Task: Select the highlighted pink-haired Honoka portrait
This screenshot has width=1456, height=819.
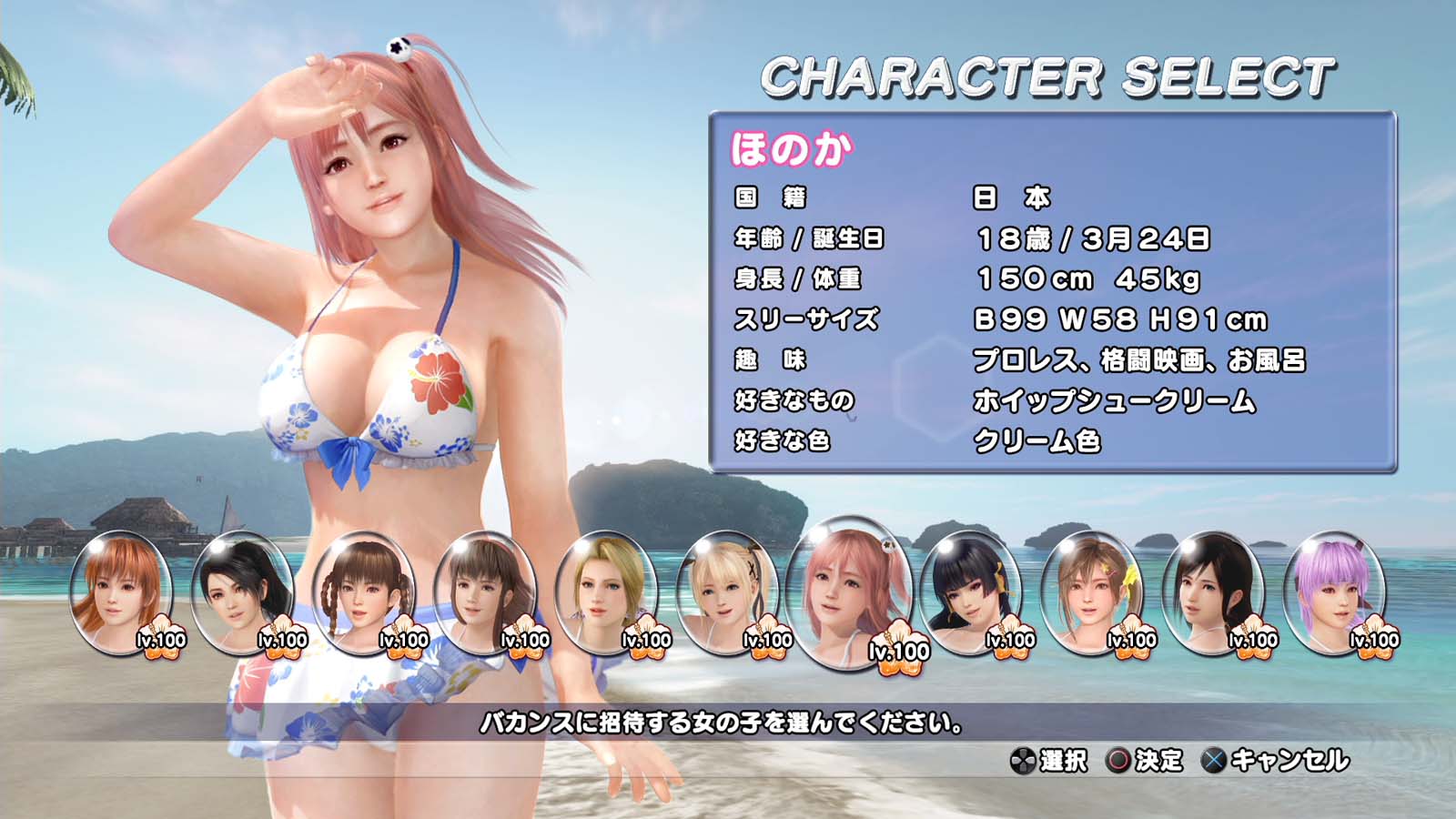Action: (849, 591)
